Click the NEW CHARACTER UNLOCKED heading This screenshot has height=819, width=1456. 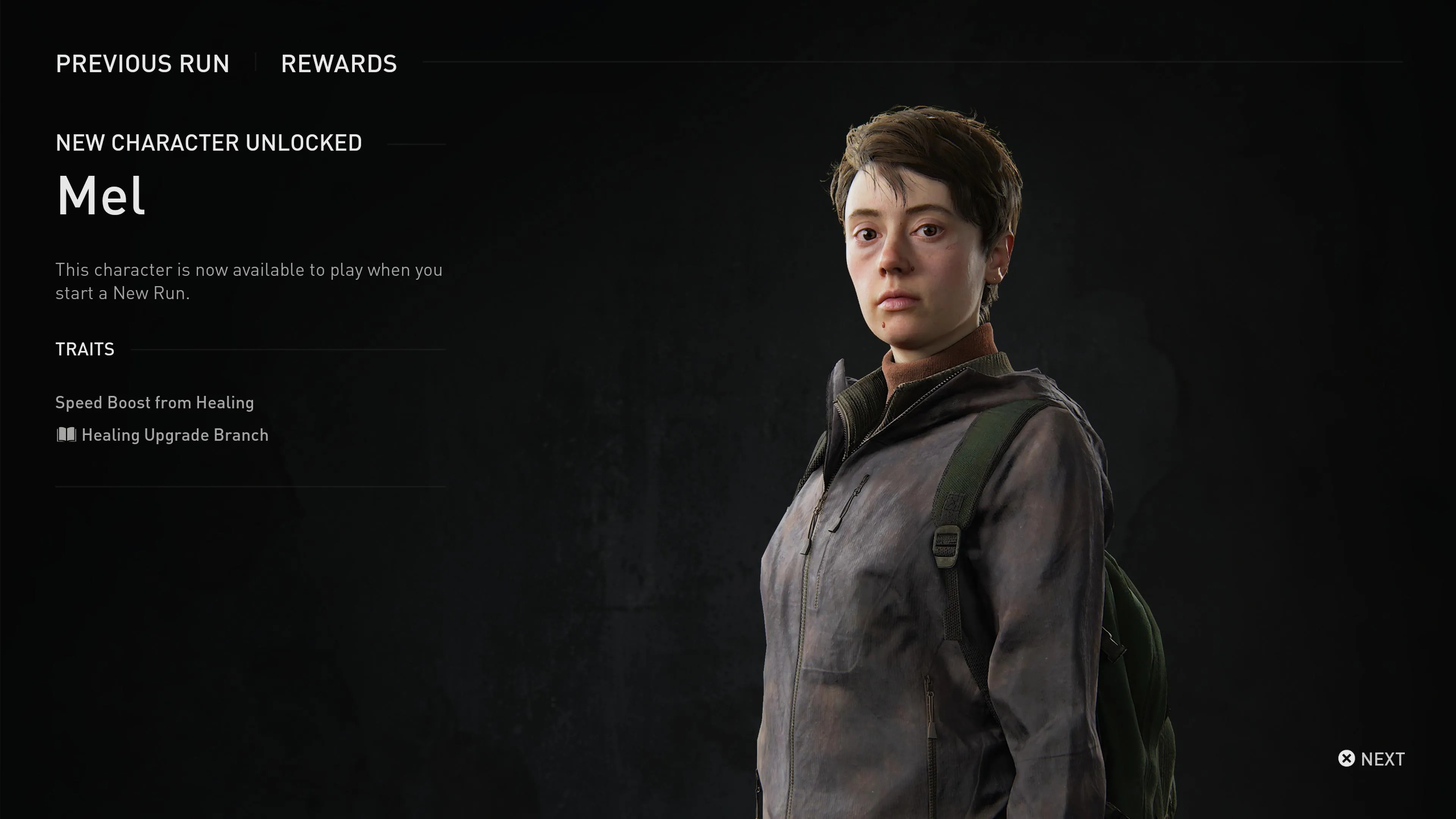[x=209, y=143]
